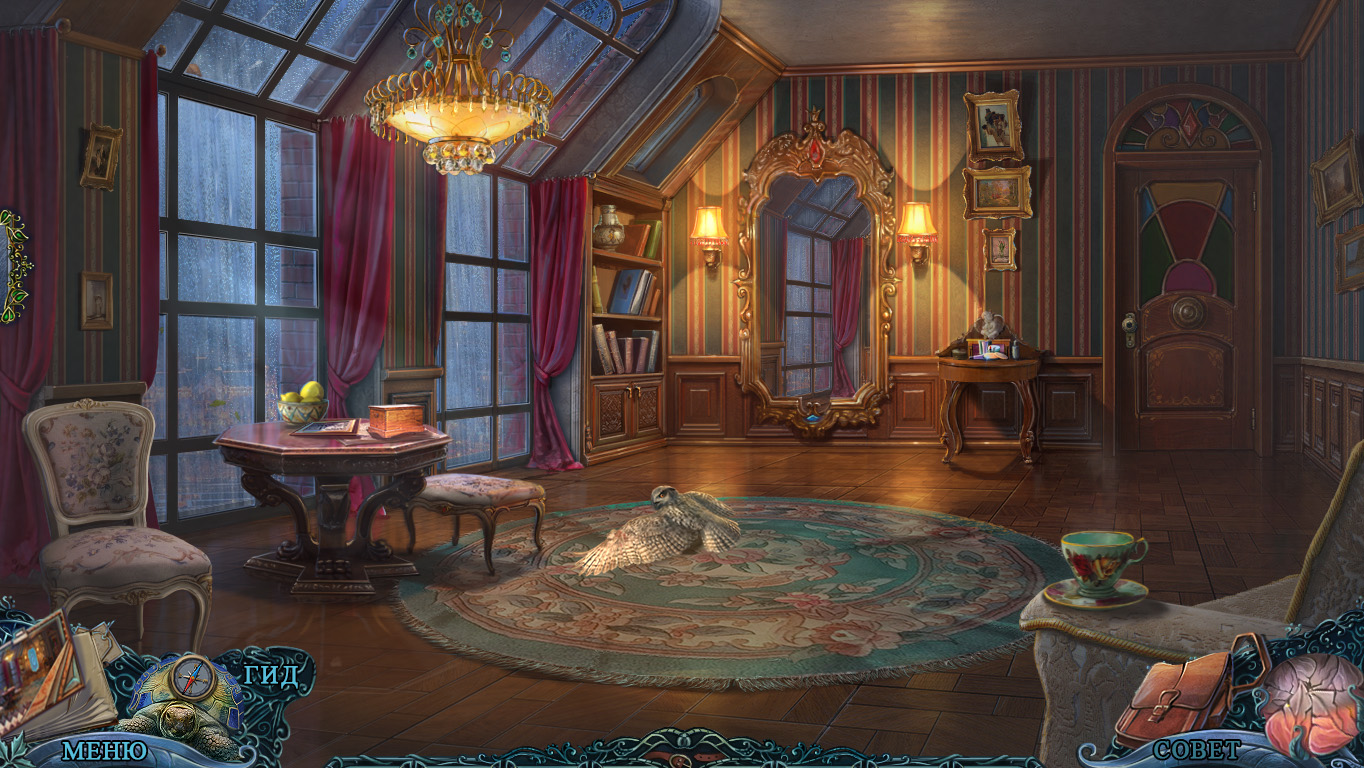Open the МЕНЮ button
1364x768 pixels.
click(104, 750)
